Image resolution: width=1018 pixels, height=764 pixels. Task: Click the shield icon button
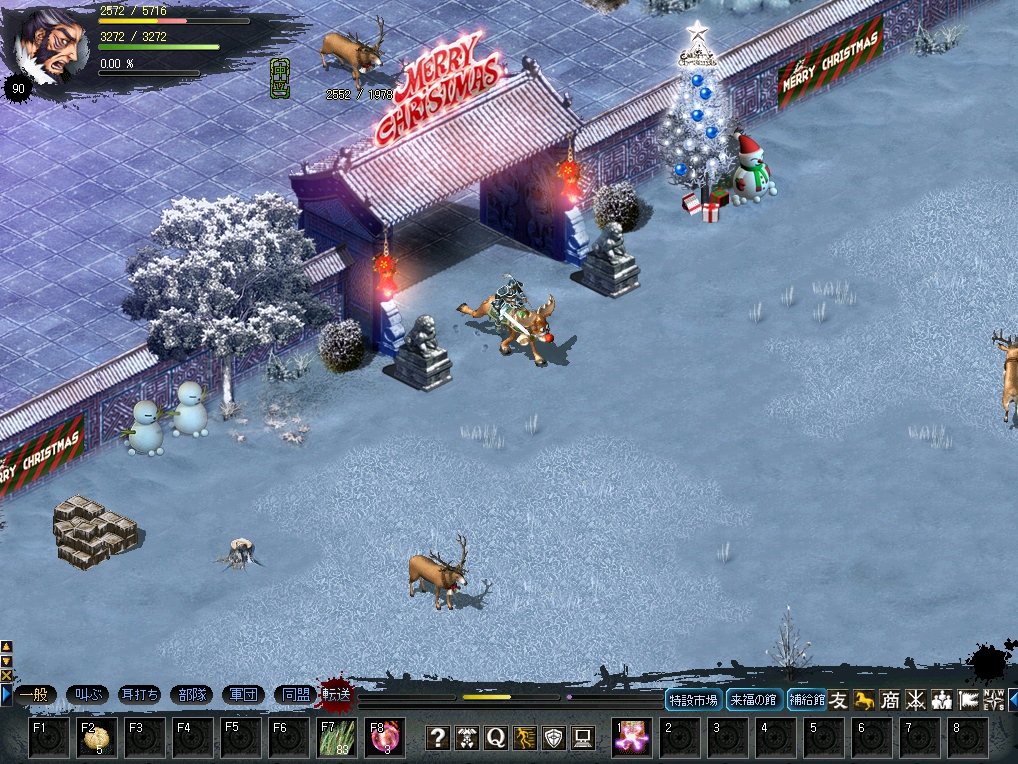554,738
